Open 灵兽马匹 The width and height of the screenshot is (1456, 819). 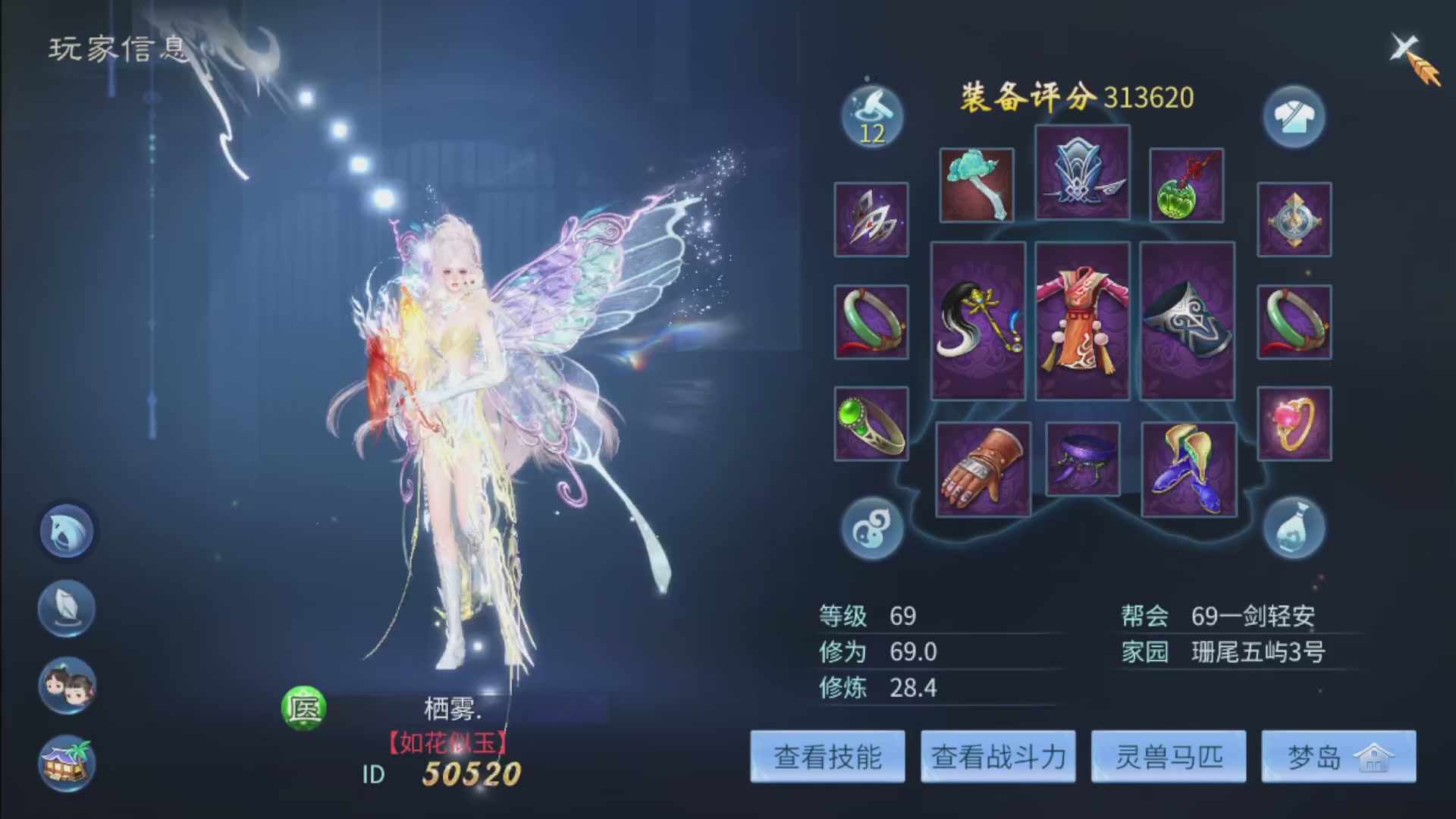pyautogui.click(x=1168, y=757)
